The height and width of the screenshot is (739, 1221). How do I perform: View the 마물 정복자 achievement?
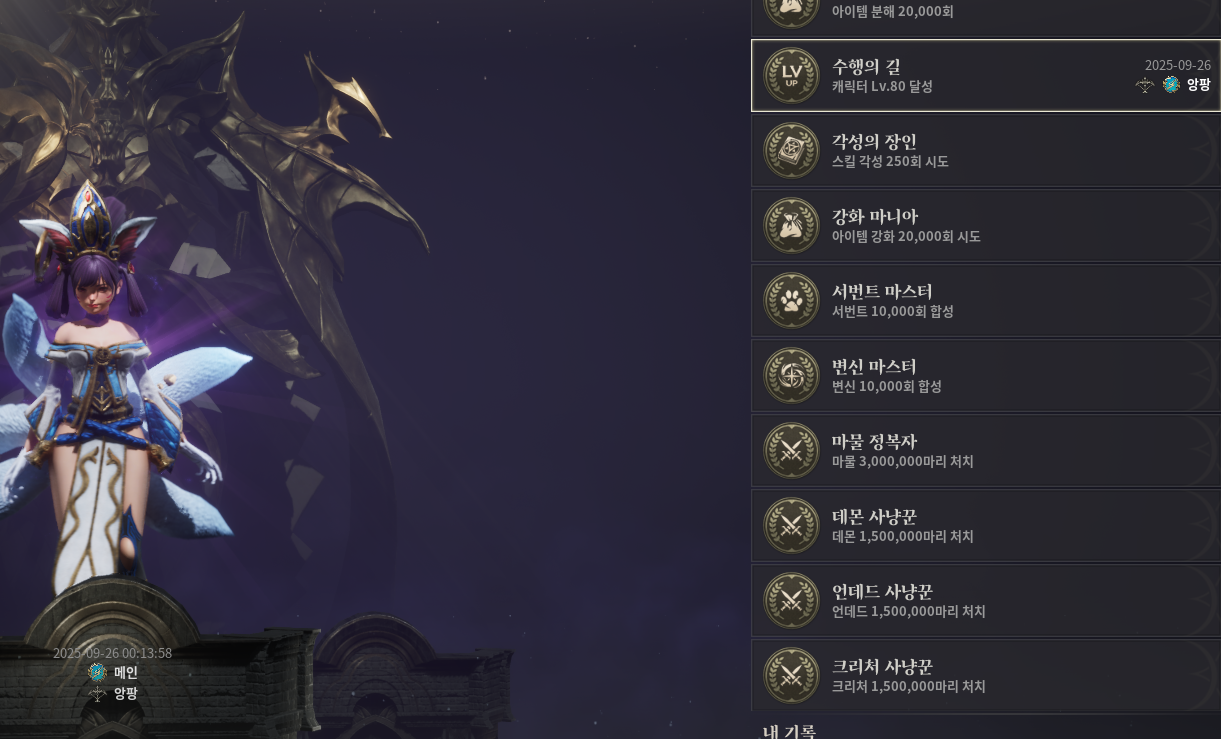pyautogui.click(x=985, y=451)
